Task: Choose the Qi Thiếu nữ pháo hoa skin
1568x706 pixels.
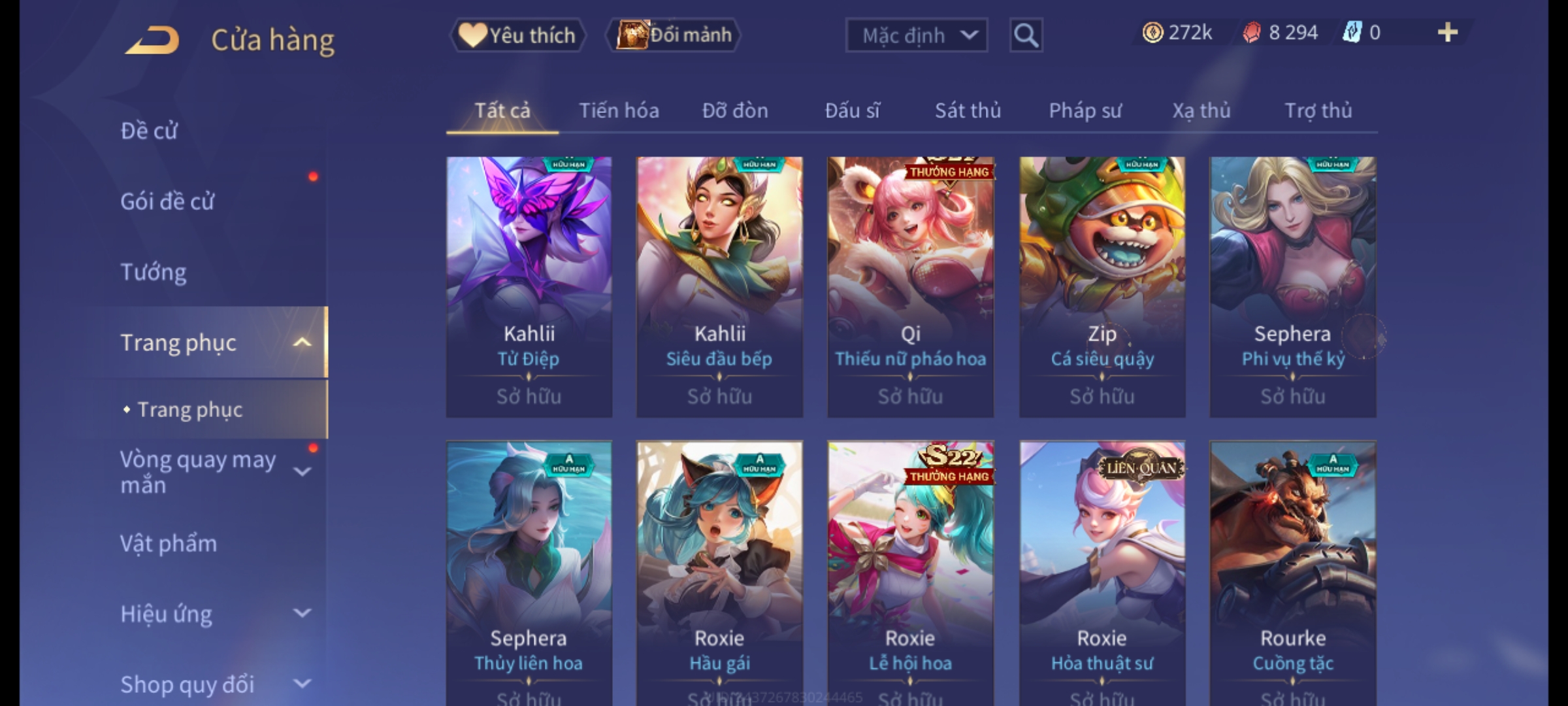Action: pos(911,286)
